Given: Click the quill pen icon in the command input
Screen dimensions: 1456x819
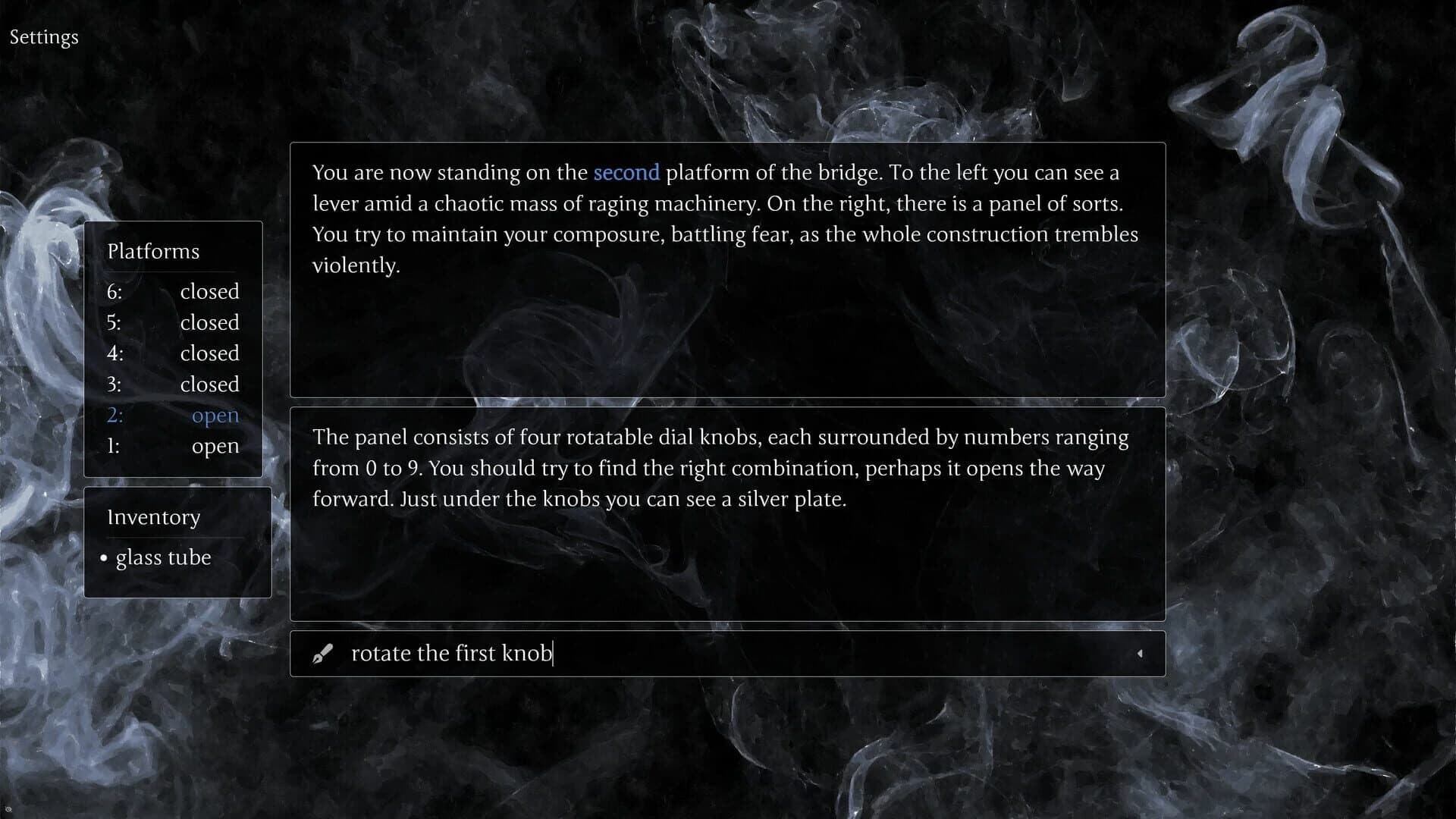Looking at the screenshot, I should pyautogui.click(x=324, y=653).
